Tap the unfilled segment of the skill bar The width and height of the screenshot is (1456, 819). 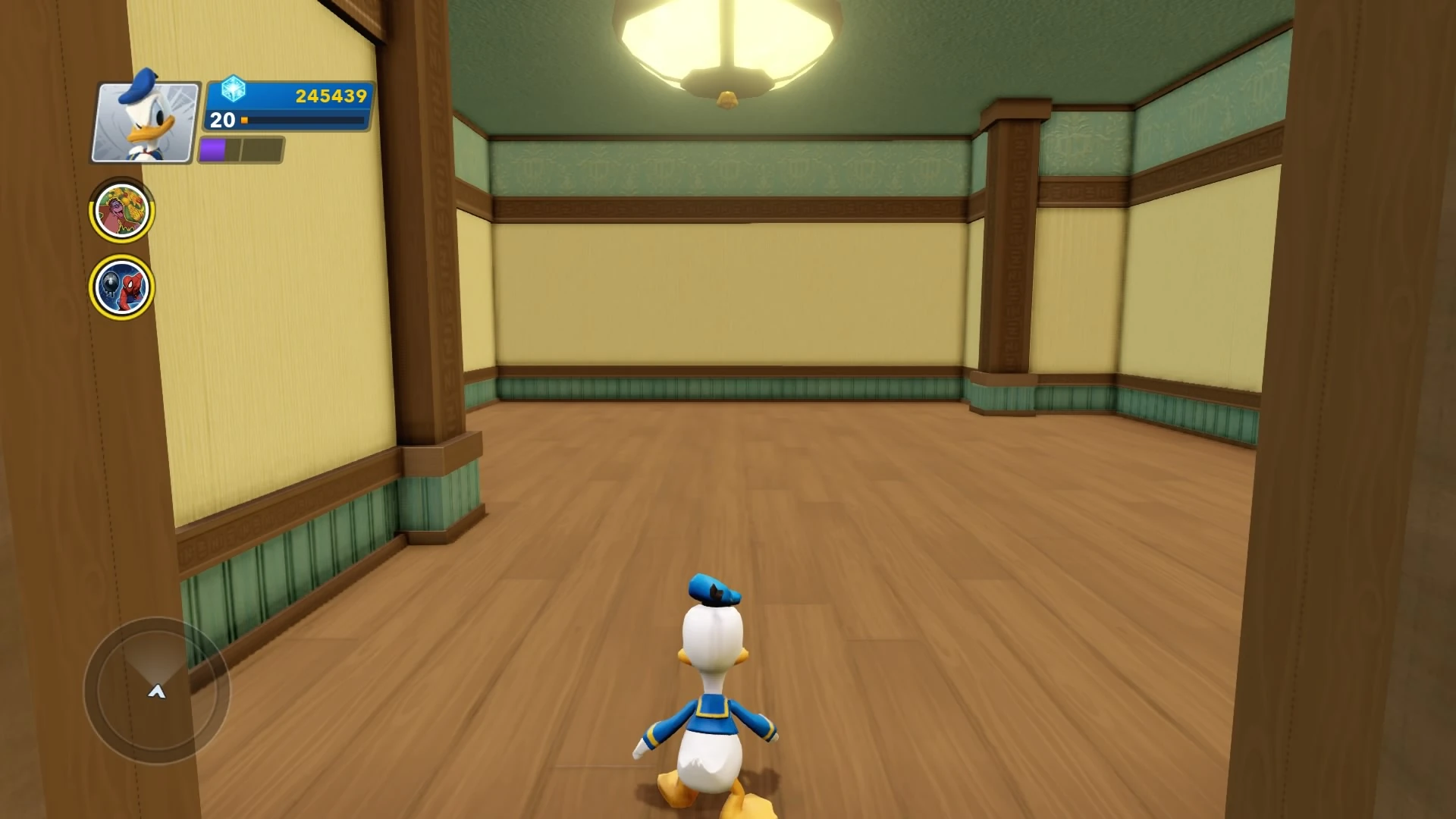[x=262, y=150]
